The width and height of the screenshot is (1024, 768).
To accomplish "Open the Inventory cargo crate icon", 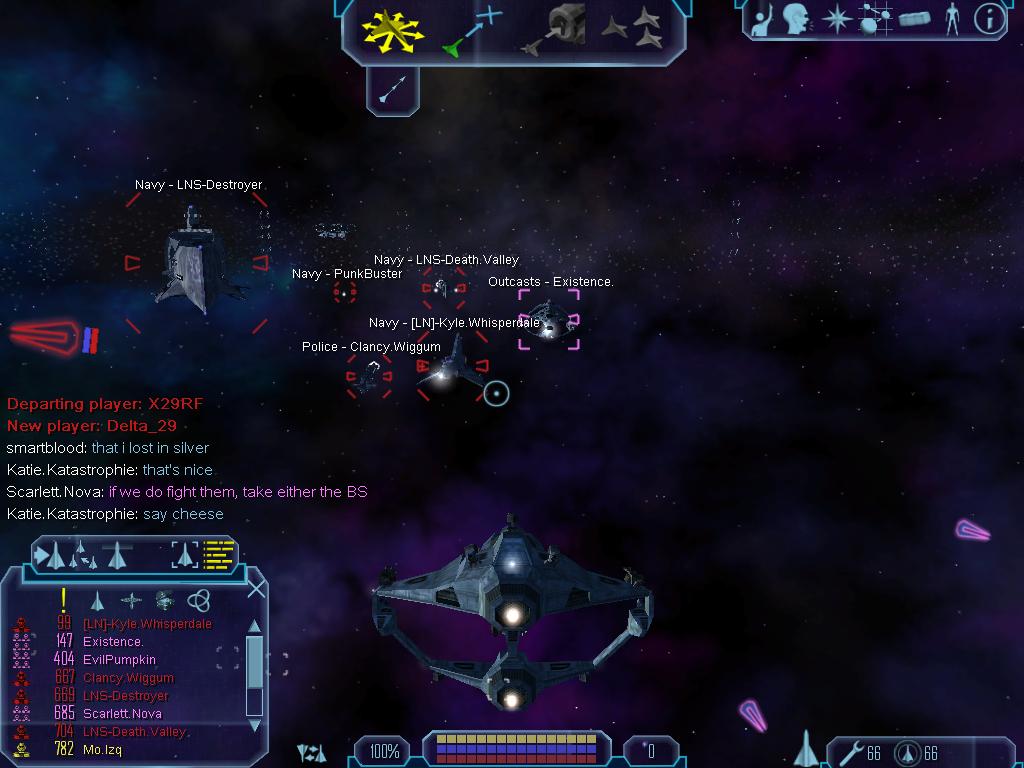I will 914,18.
